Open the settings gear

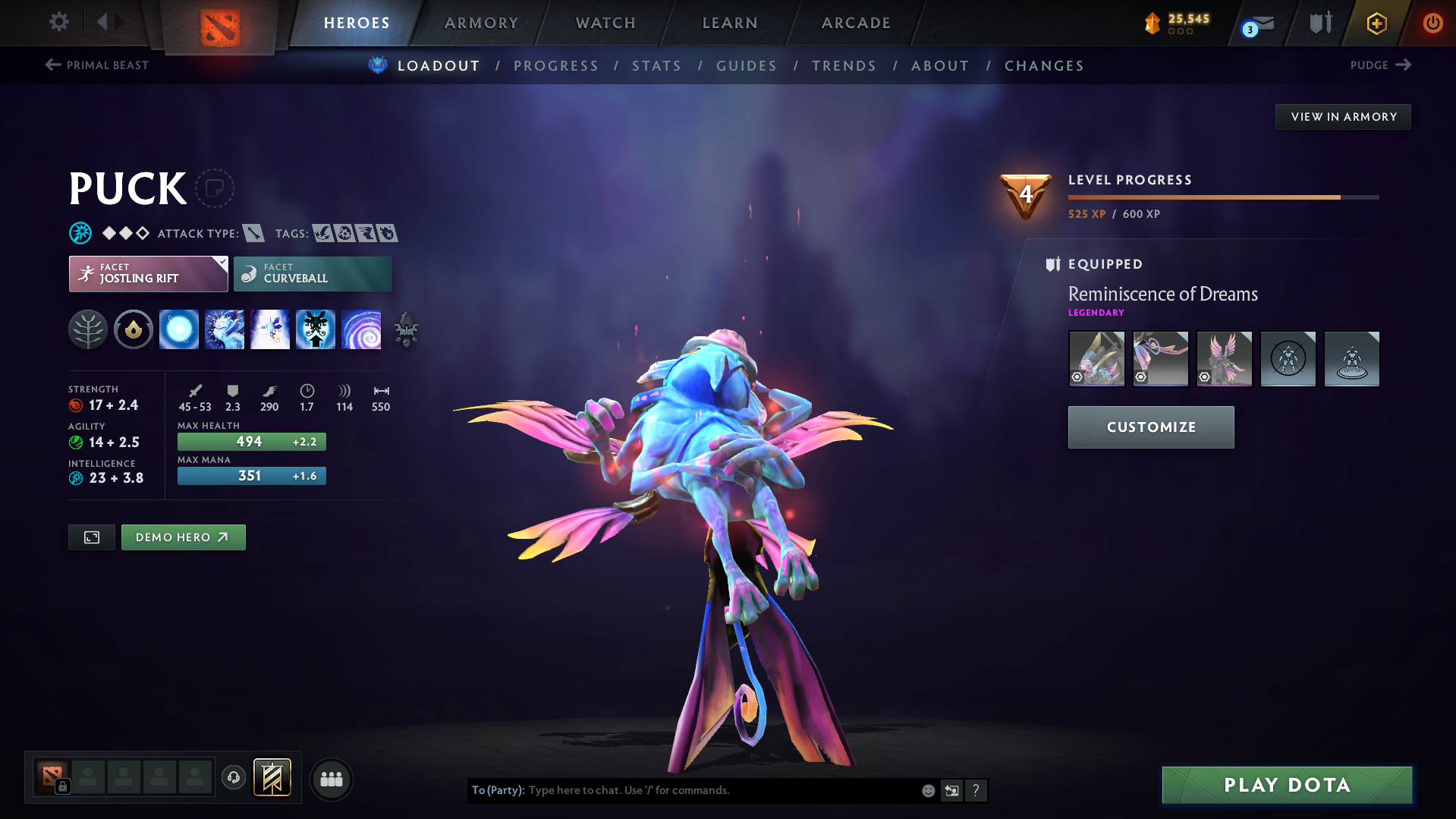click(58, 23)
